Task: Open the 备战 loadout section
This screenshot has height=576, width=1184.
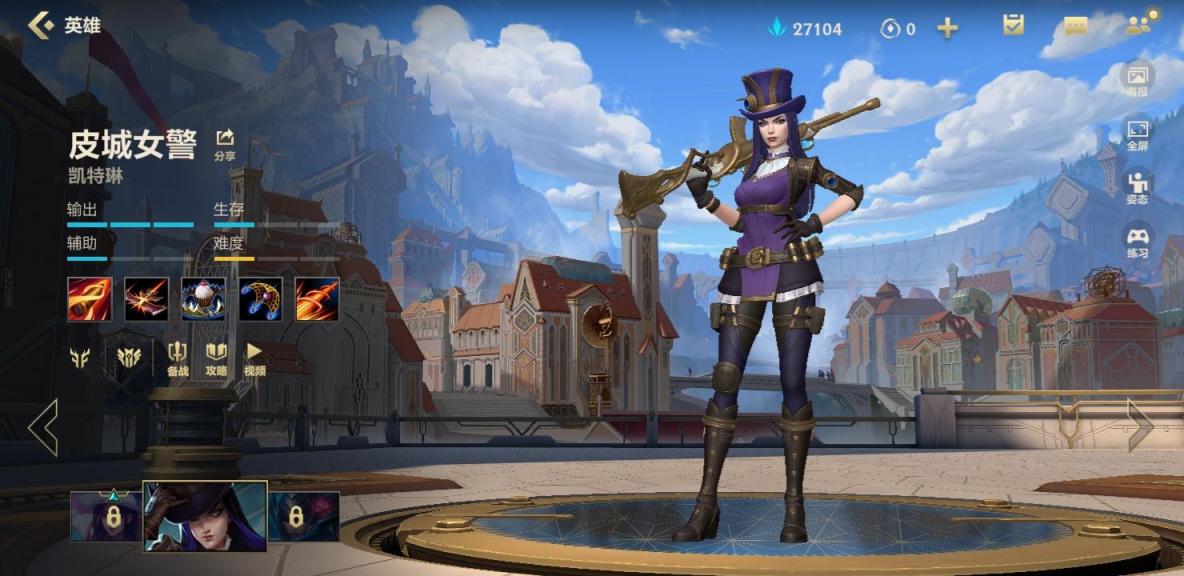Action: pyautogui.click(x=178, y=358)
